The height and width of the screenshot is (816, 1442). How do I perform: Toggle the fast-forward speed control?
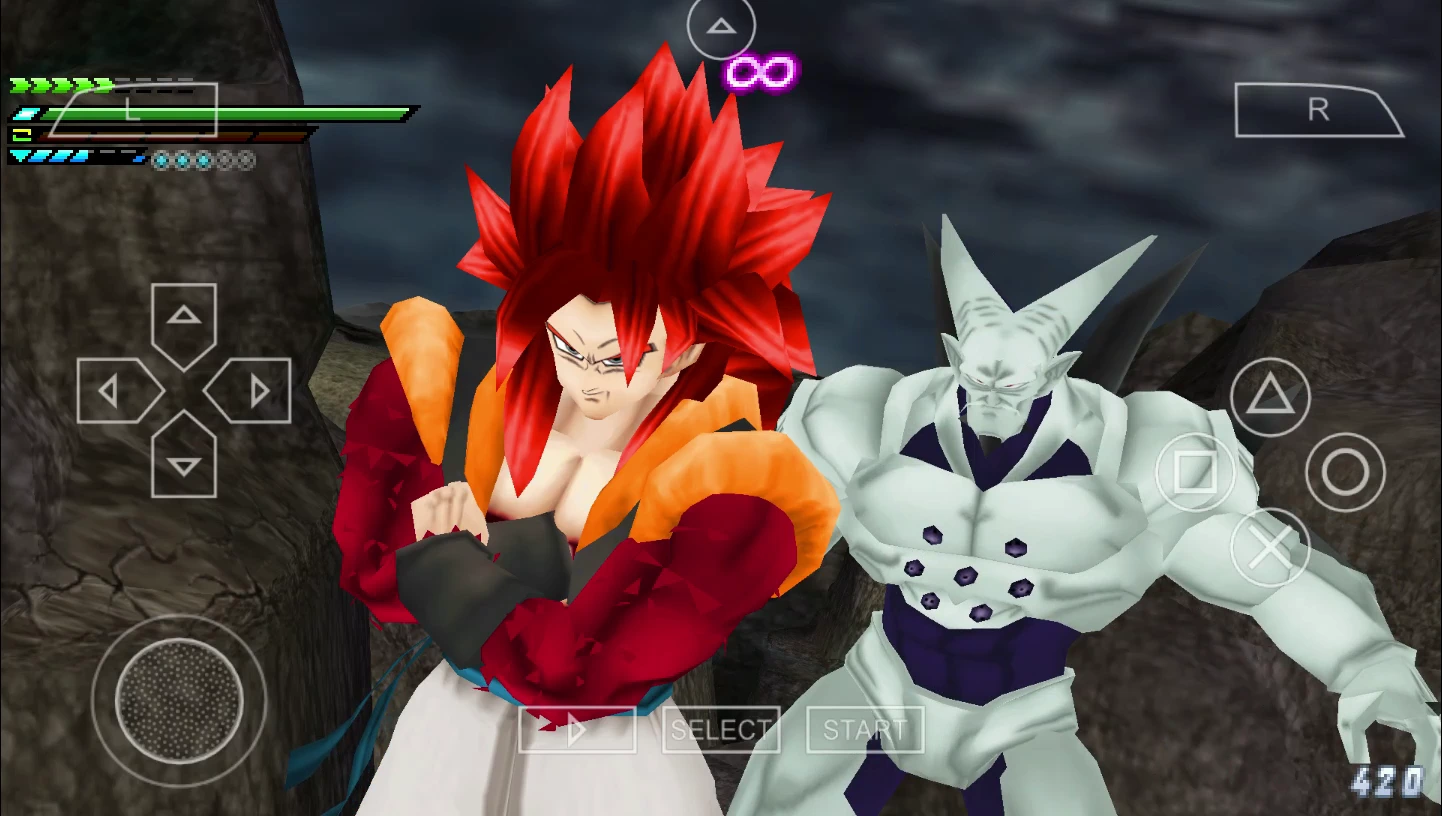[578, 729]
